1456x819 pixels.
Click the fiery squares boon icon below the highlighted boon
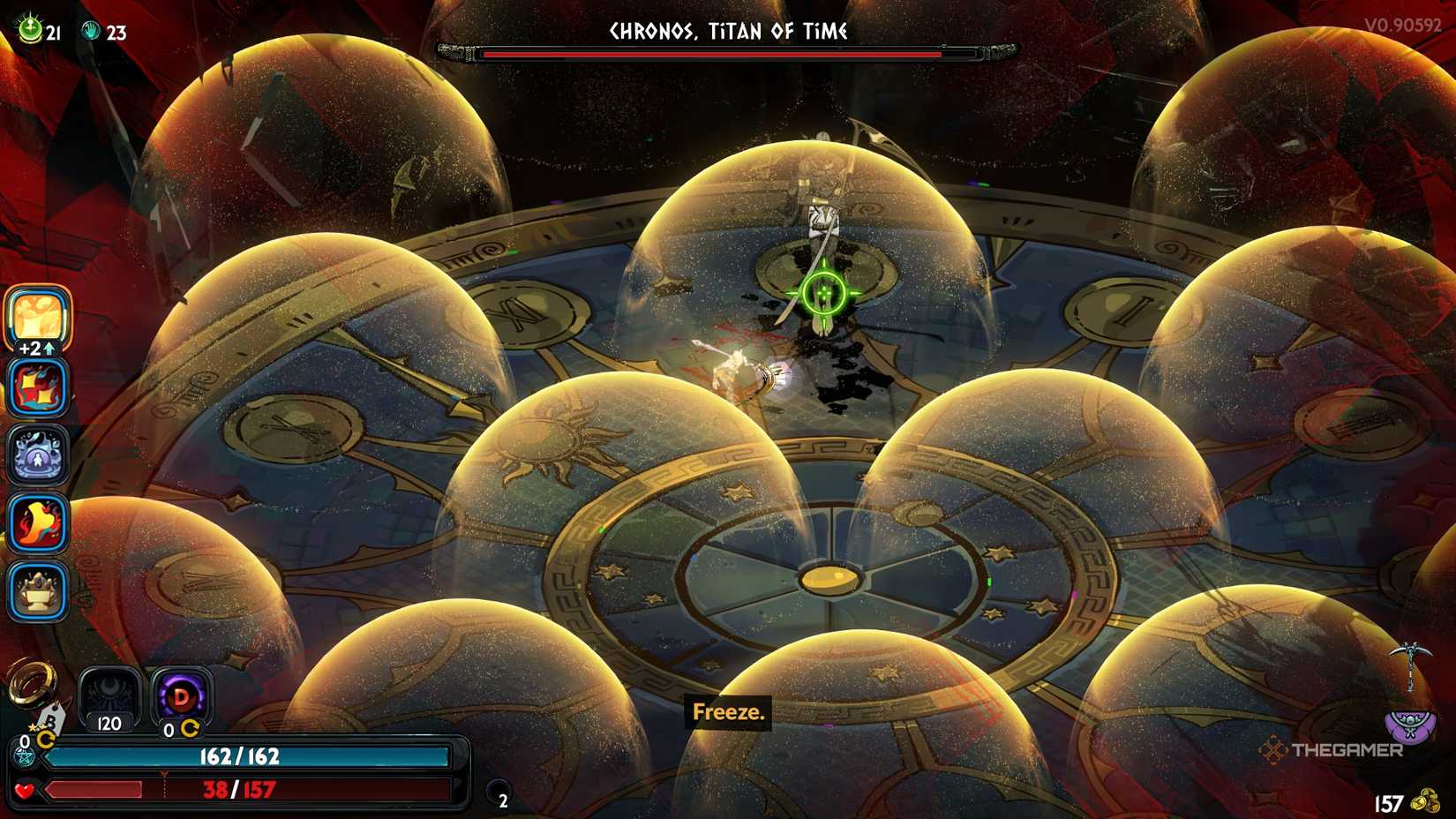tap(37, 389)
